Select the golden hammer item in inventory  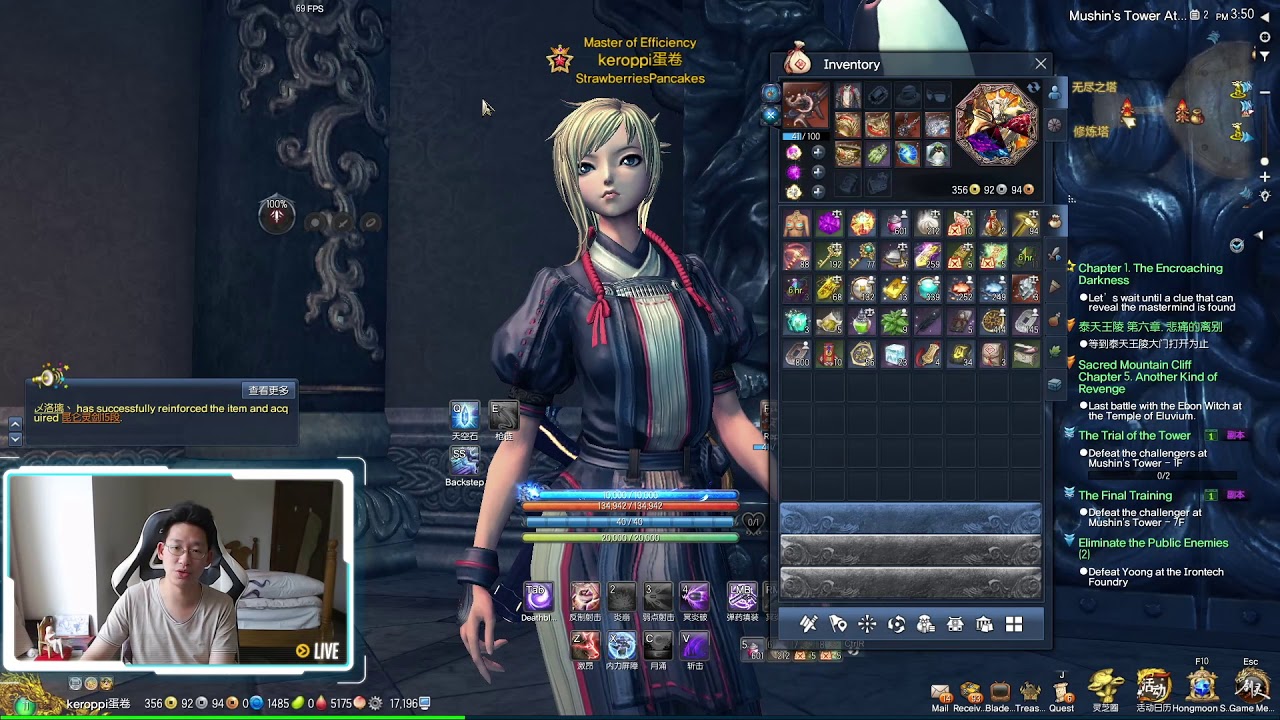pos(1026,223)
